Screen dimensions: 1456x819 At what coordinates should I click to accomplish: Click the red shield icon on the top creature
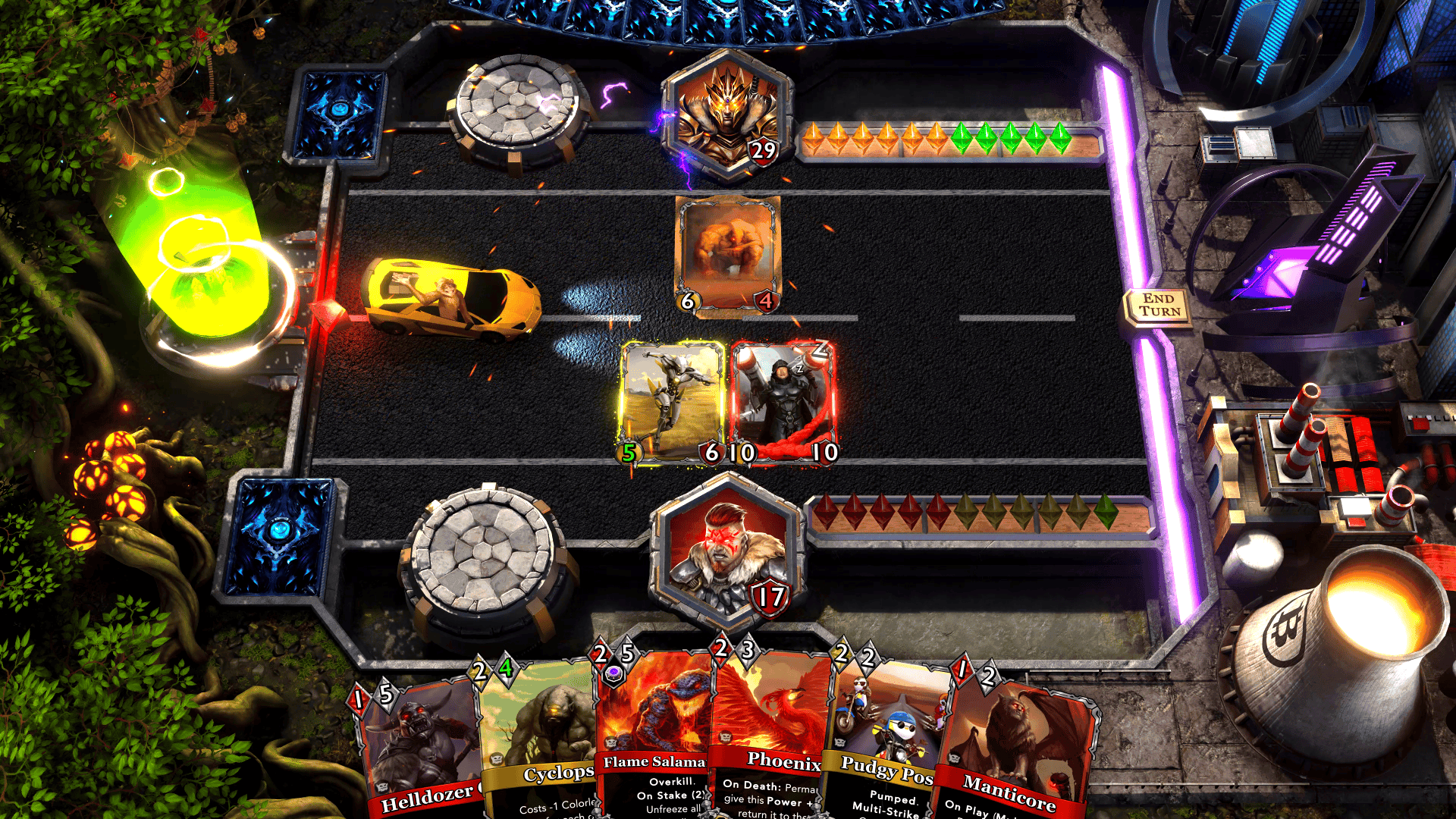point(764,302)
